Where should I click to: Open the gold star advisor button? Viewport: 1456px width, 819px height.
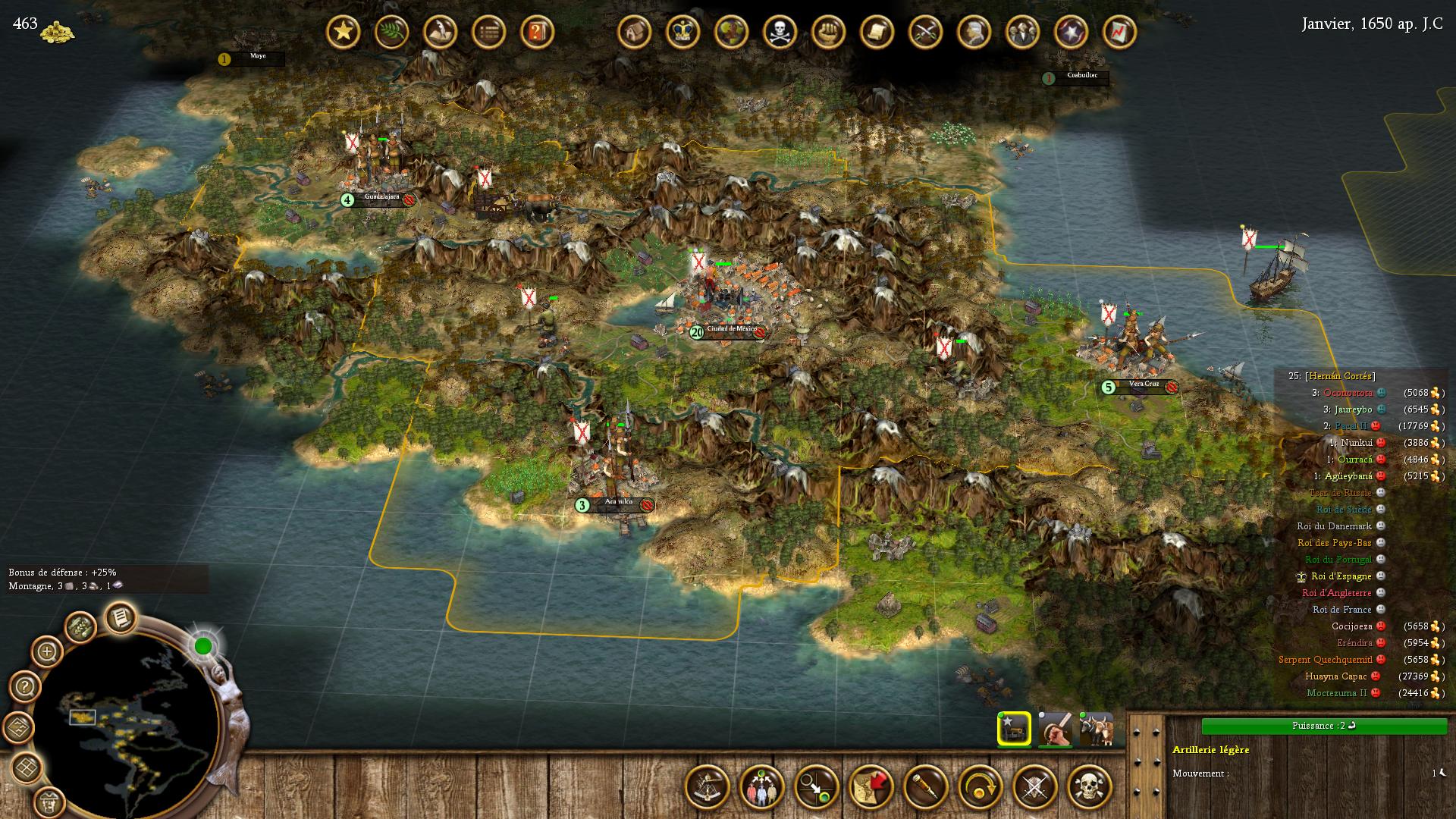[x=343, y=32]
